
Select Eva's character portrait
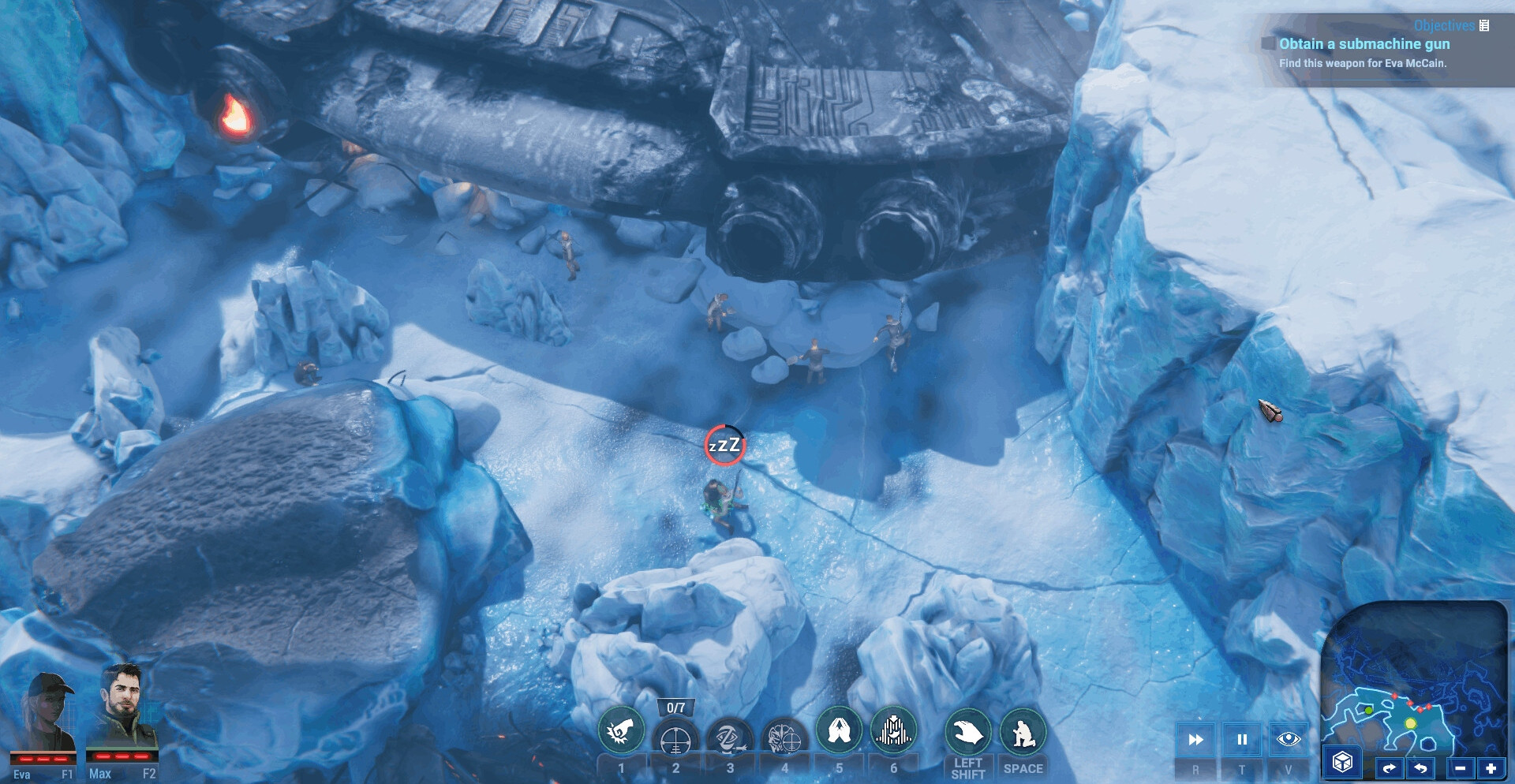pos(47,716)
